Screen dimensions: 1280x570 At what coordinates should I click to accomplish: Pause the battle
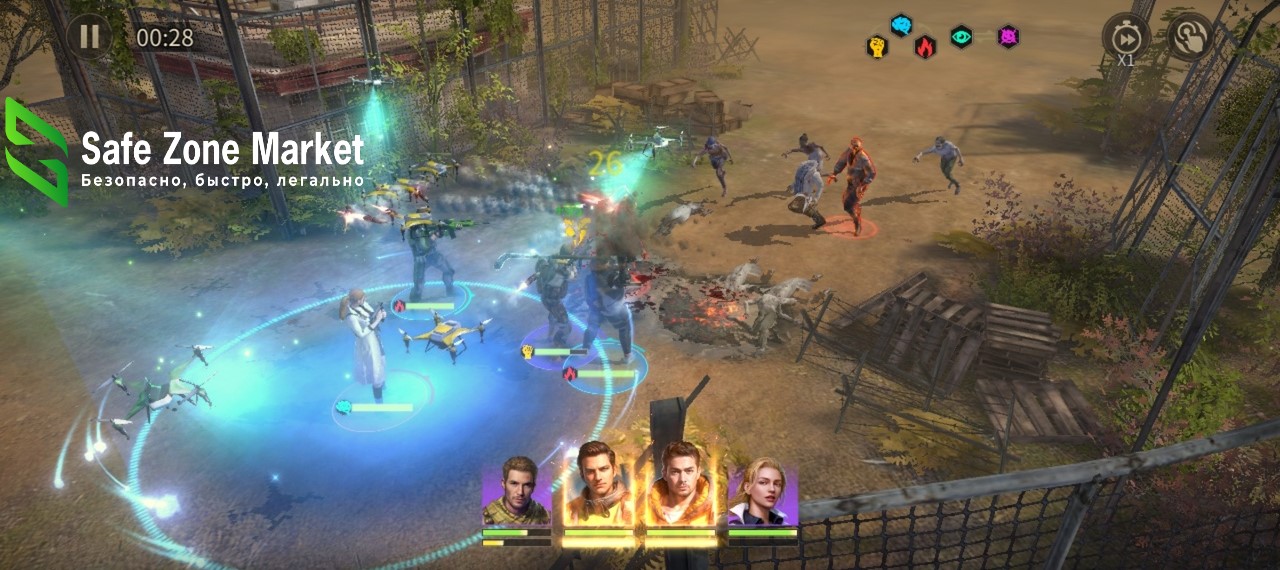(89, 37)
